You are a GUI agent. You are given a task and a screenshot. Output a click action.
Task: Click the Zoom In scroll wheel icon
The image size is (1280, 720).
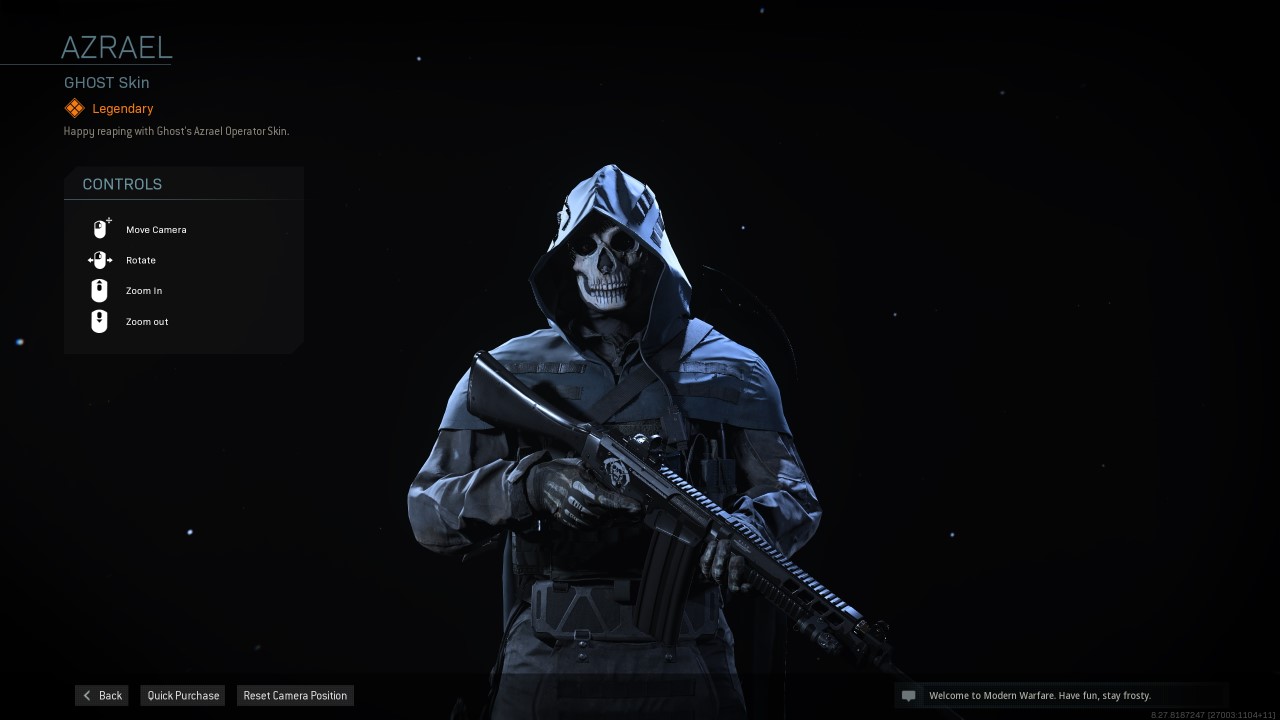[98, 290]
